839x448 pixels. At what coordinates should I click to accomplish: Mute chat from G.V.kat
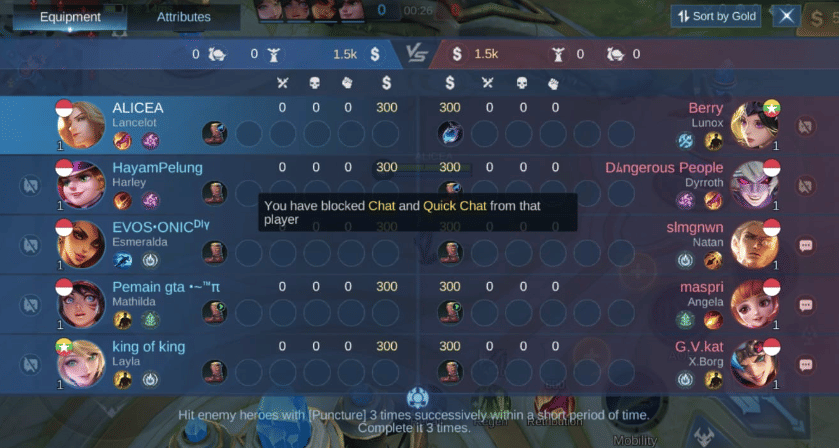click(x=806, y=363)
